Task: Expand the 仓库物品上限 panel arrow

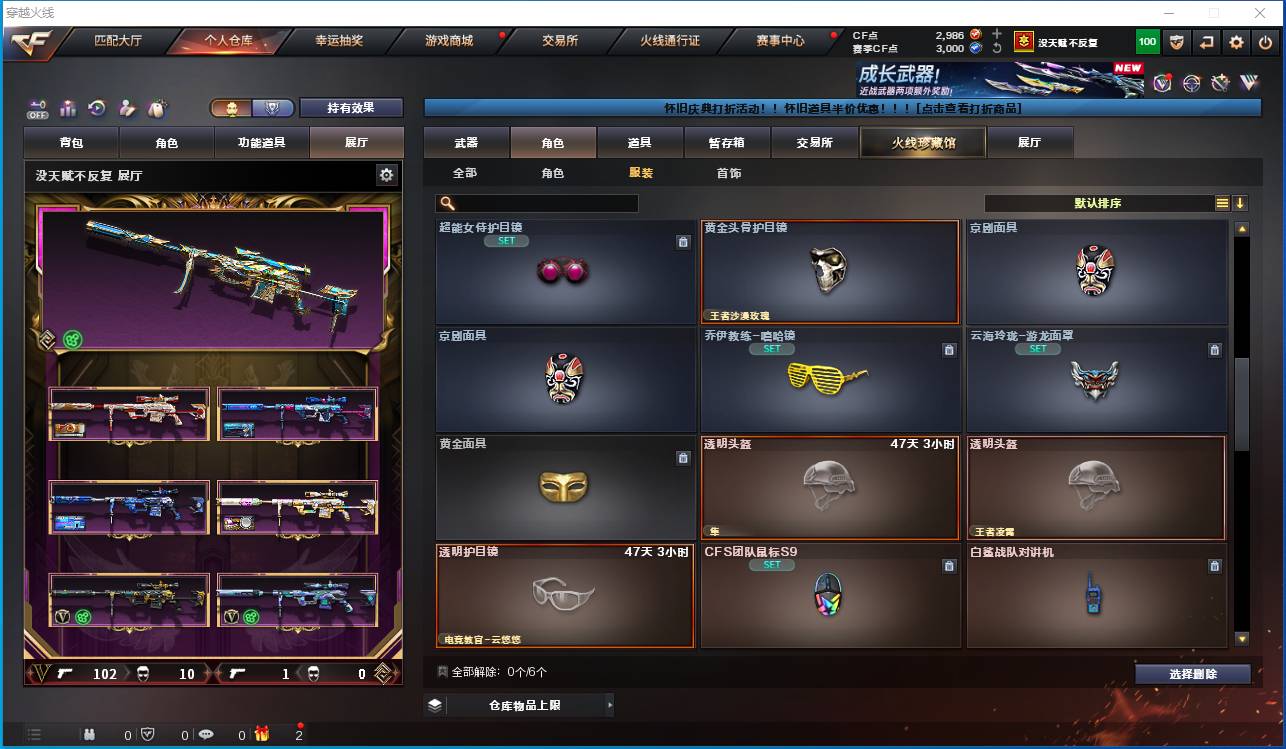Action: (x=609, y=704)
